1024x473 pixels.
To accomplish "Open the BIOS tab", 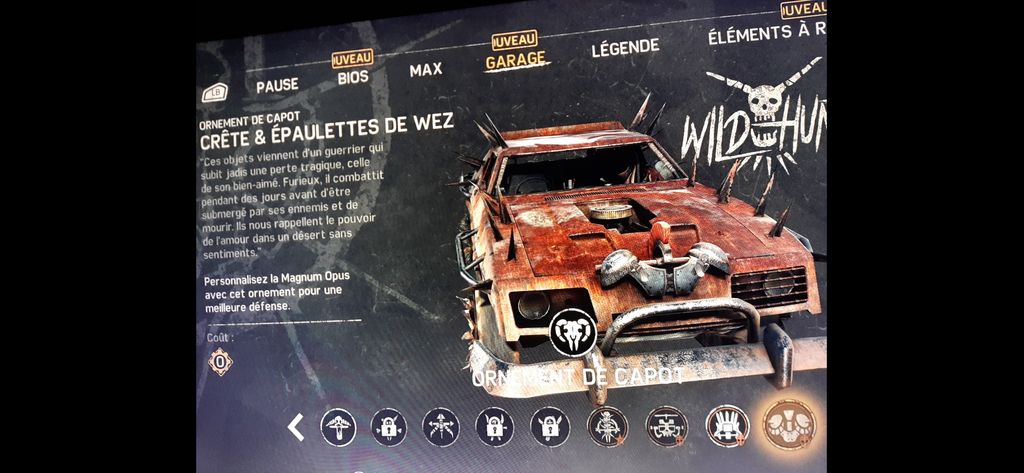I will click(x=353, y=76).
